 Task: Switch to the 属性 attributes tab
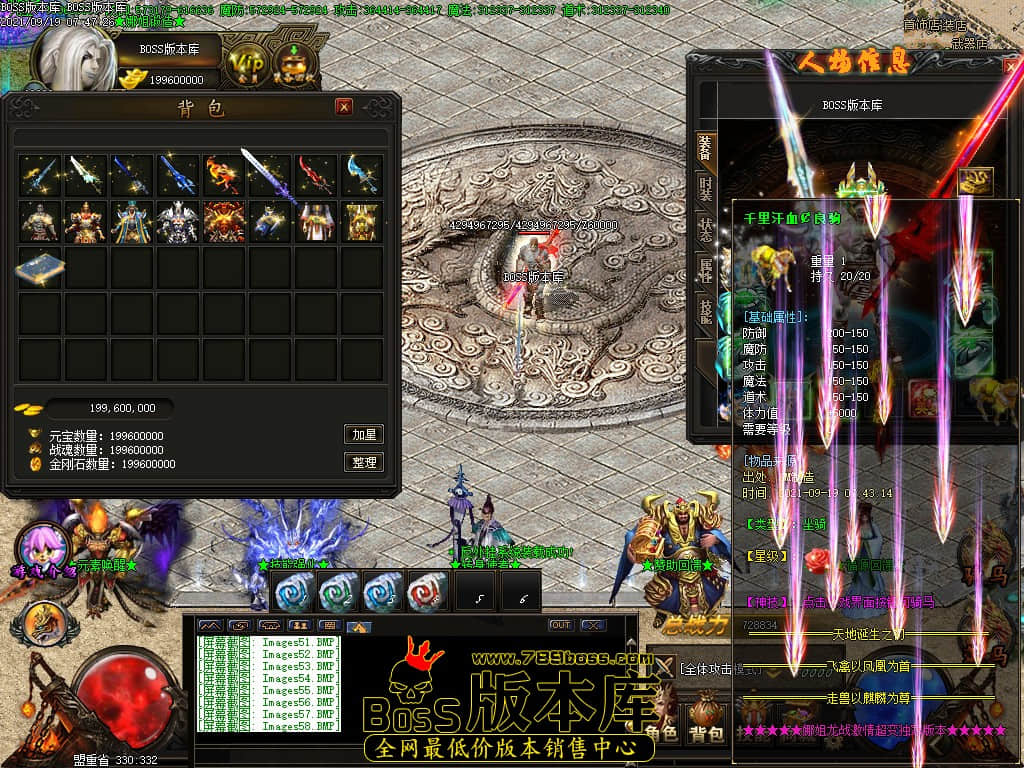(705, 269)
